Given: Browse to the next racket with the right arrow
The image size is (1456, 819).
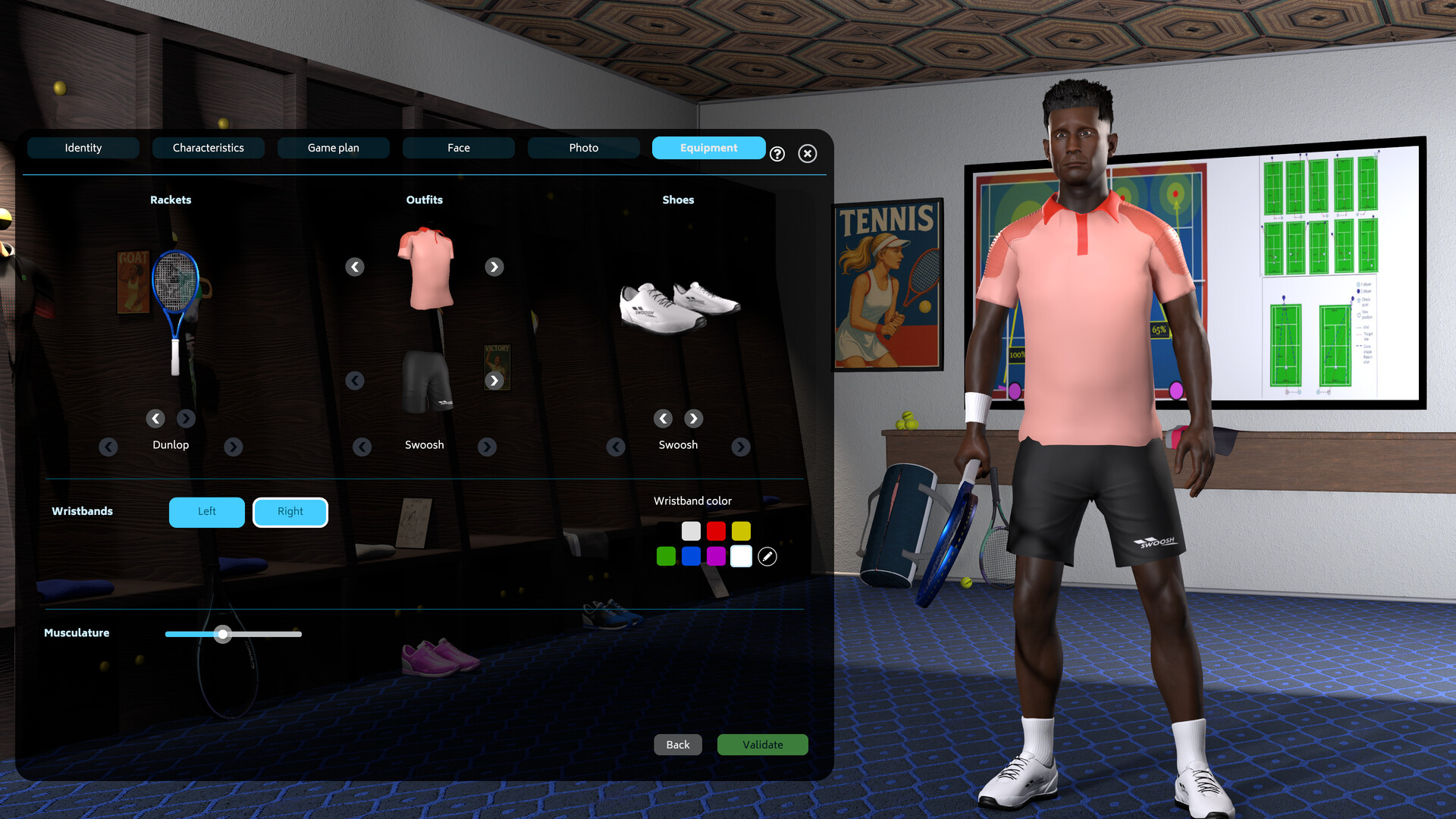Looking at the screenshot, I should pyautogui.click(x=186, y=419).
